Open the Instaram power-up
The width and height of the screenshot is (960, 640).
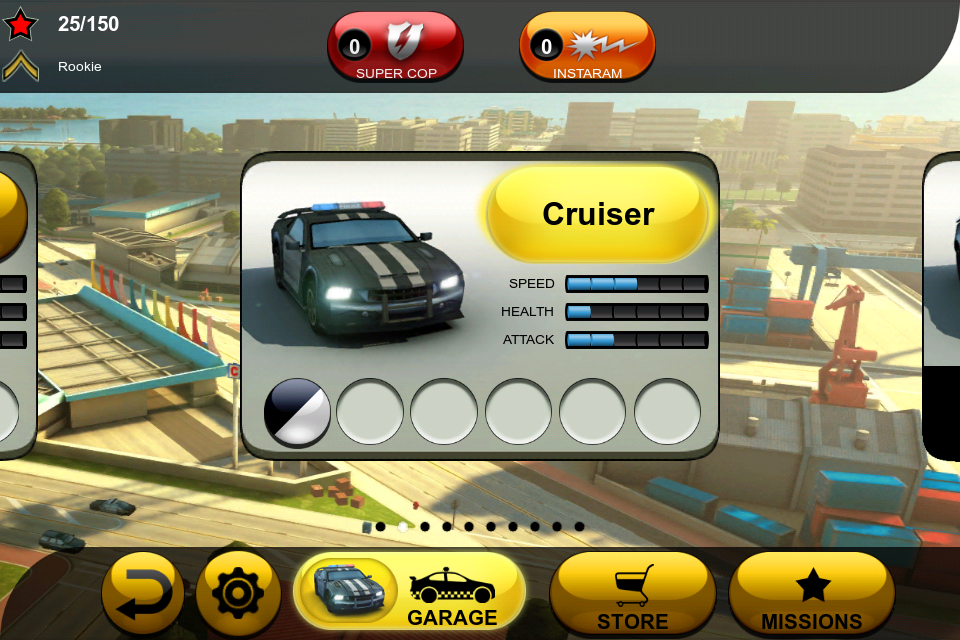587,47
